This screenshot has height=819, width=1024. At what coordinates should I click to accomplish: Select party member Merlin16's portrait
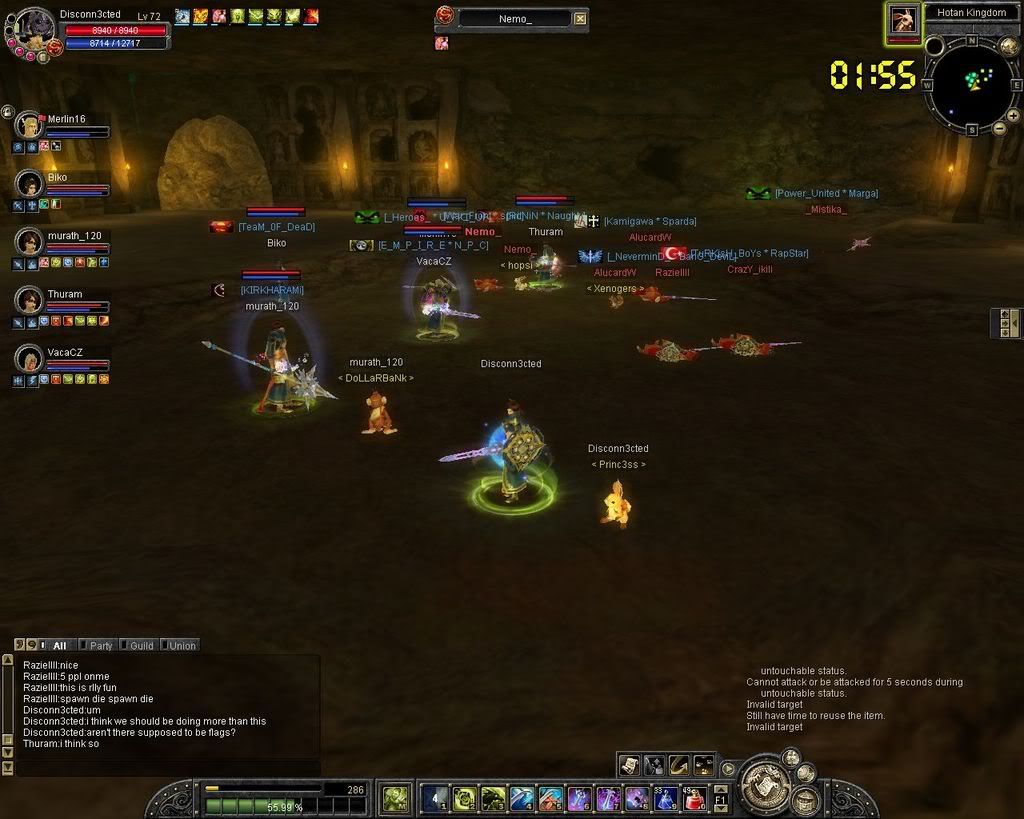click(29, 126)
